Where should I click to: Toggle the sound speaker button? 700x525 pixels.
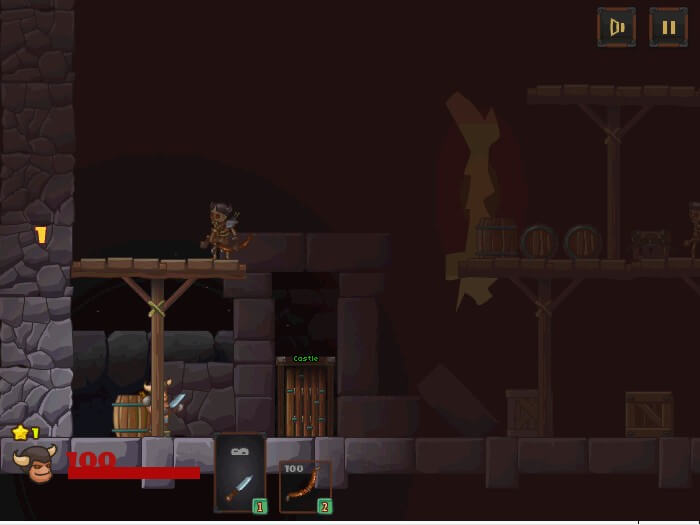(616, 27)
